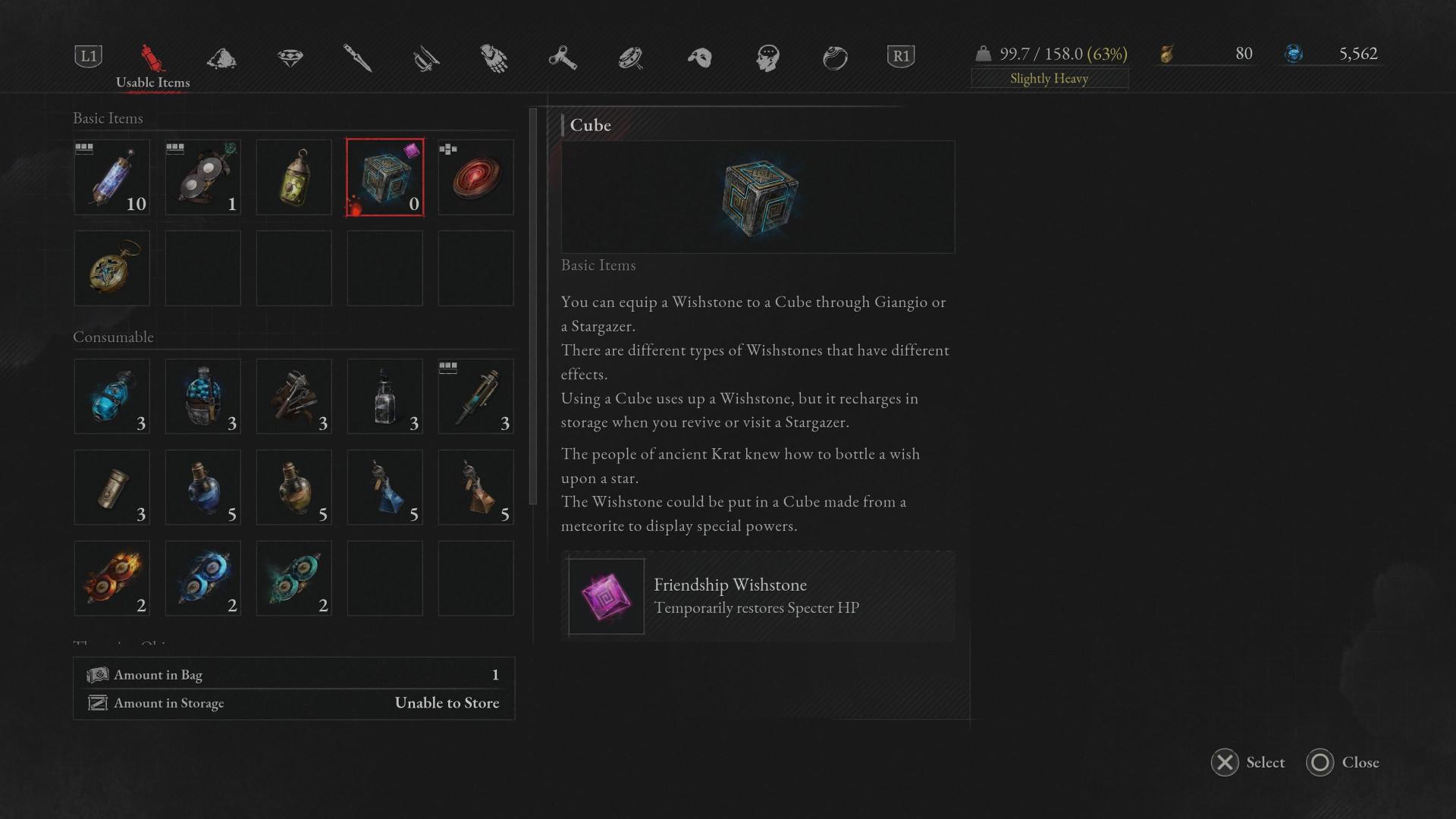Click the Amount in Storage row

pos(293,703)
